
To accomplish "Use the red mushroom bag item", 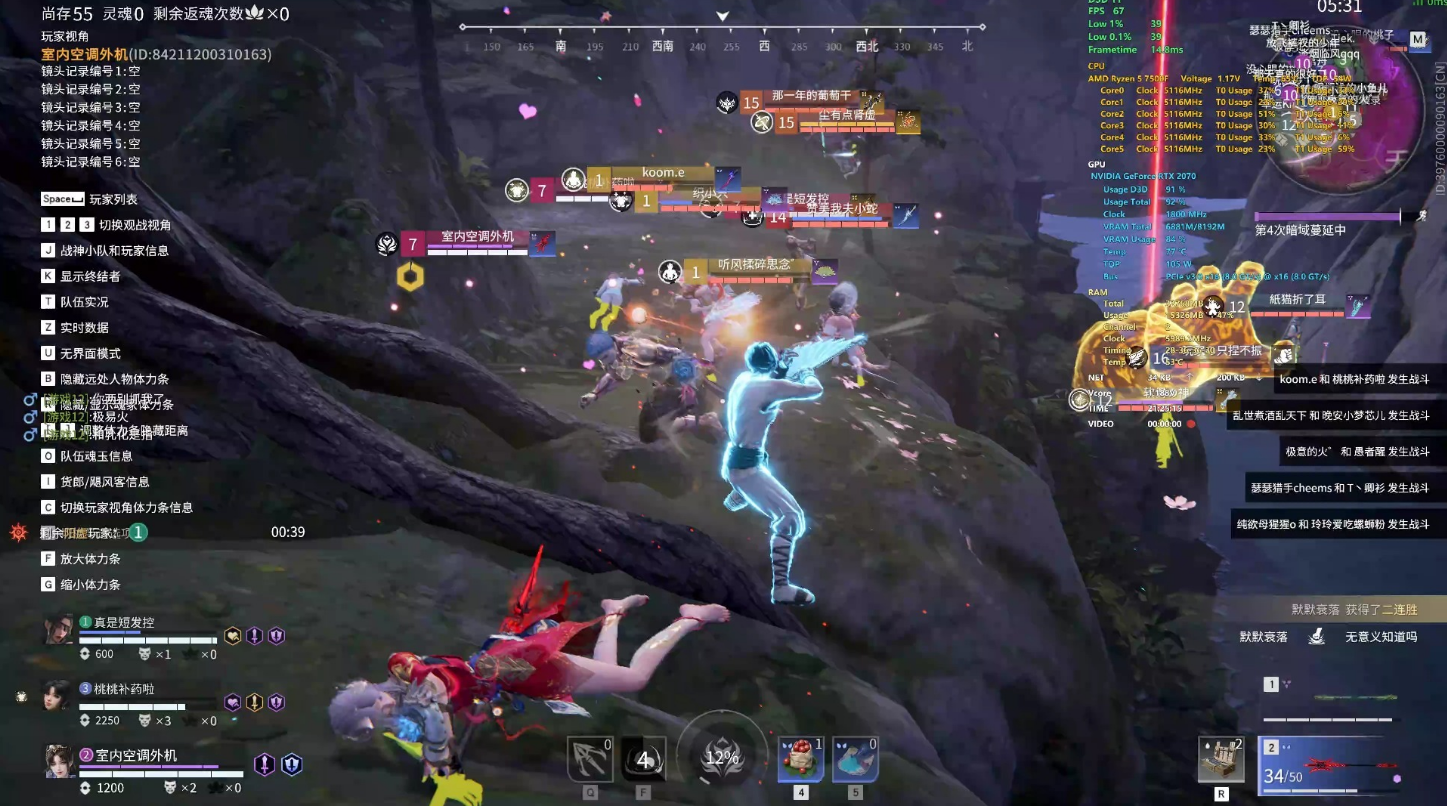I will [801, 759].
